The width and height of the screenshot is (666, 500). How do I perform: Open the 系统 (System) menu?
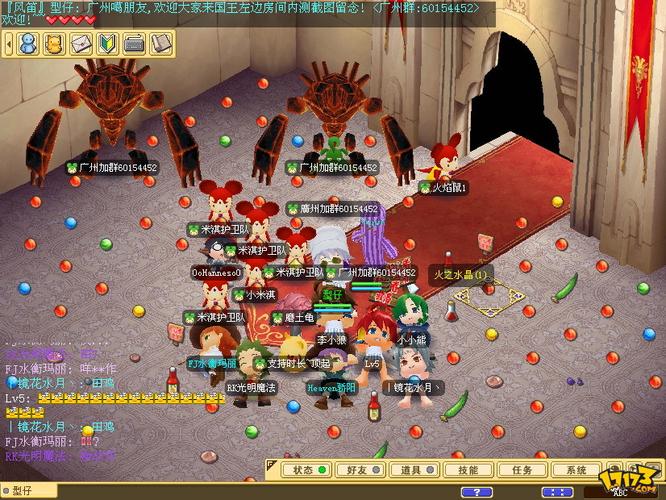576,469
